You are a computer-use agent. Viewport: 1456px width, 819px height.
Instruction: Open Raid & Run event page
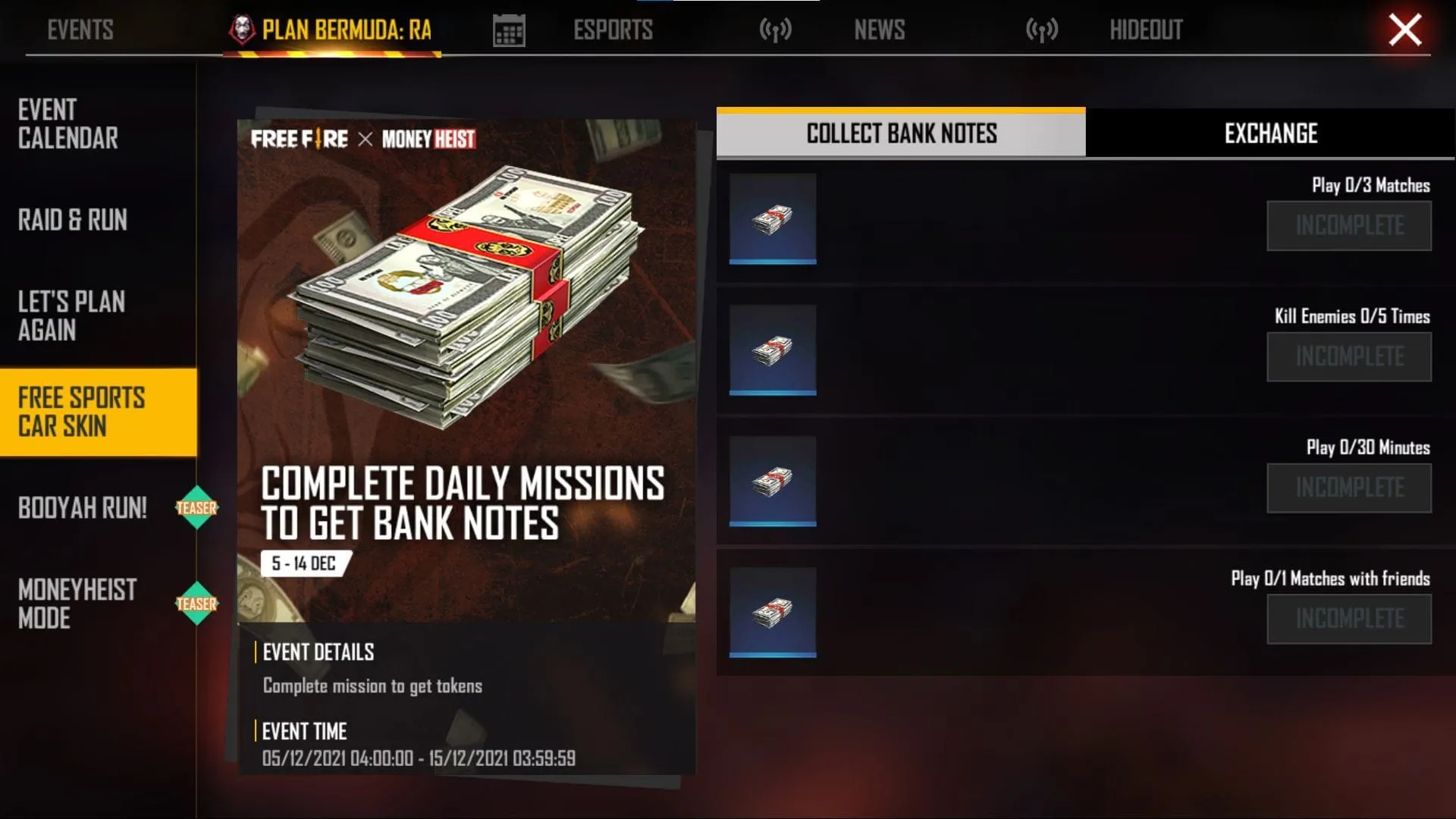pyautogui.click(x=72, y=221)
